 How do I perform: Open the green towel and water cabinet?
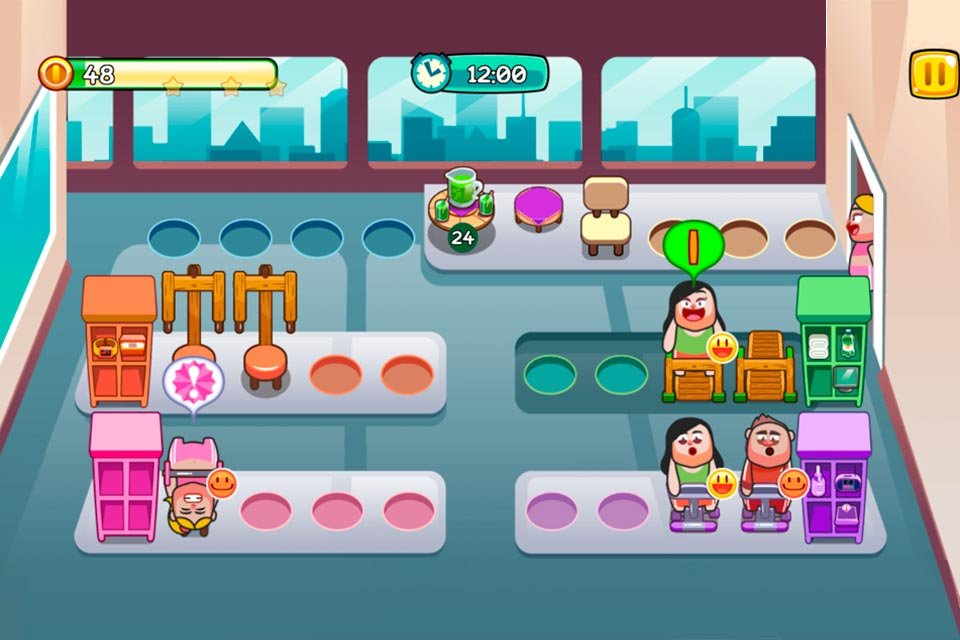point(833,342)
